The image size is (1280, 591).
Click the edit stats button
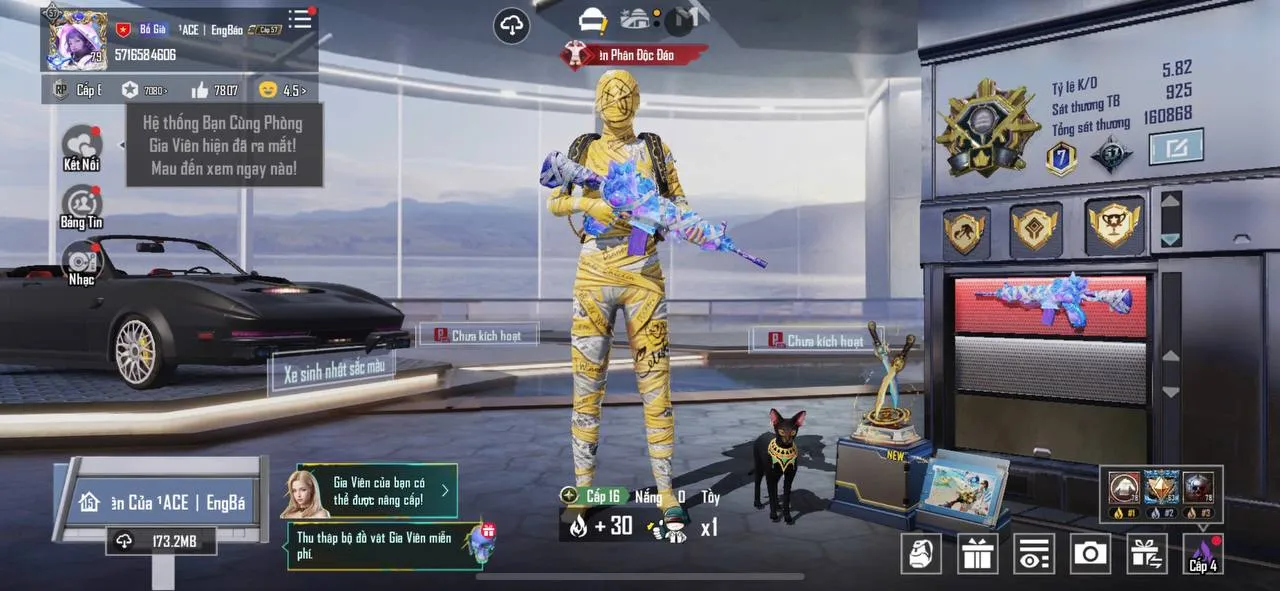click(x=1175, y=148)
